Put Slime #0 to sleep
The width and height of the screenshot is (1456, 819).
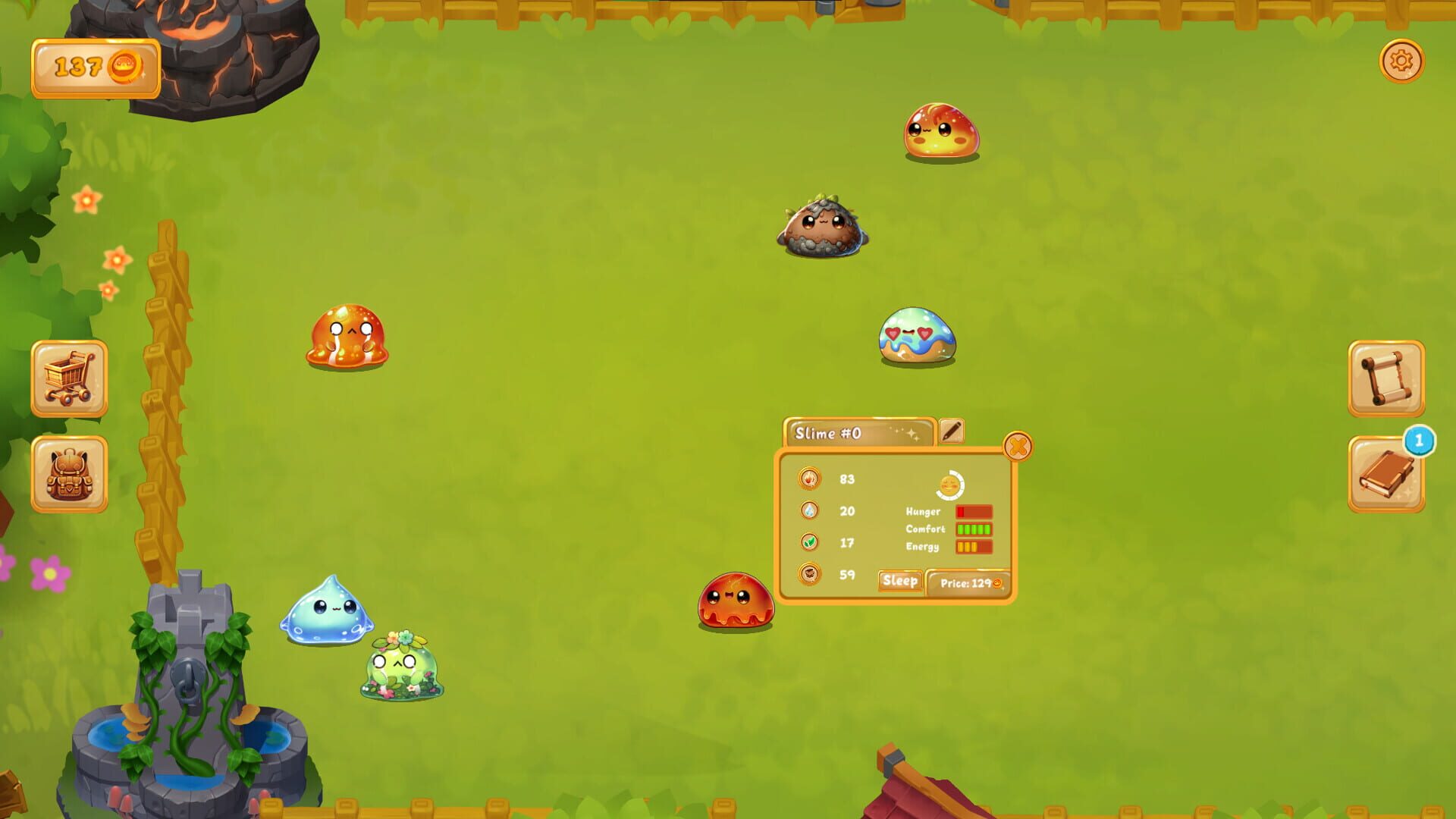tap(899, 581)
